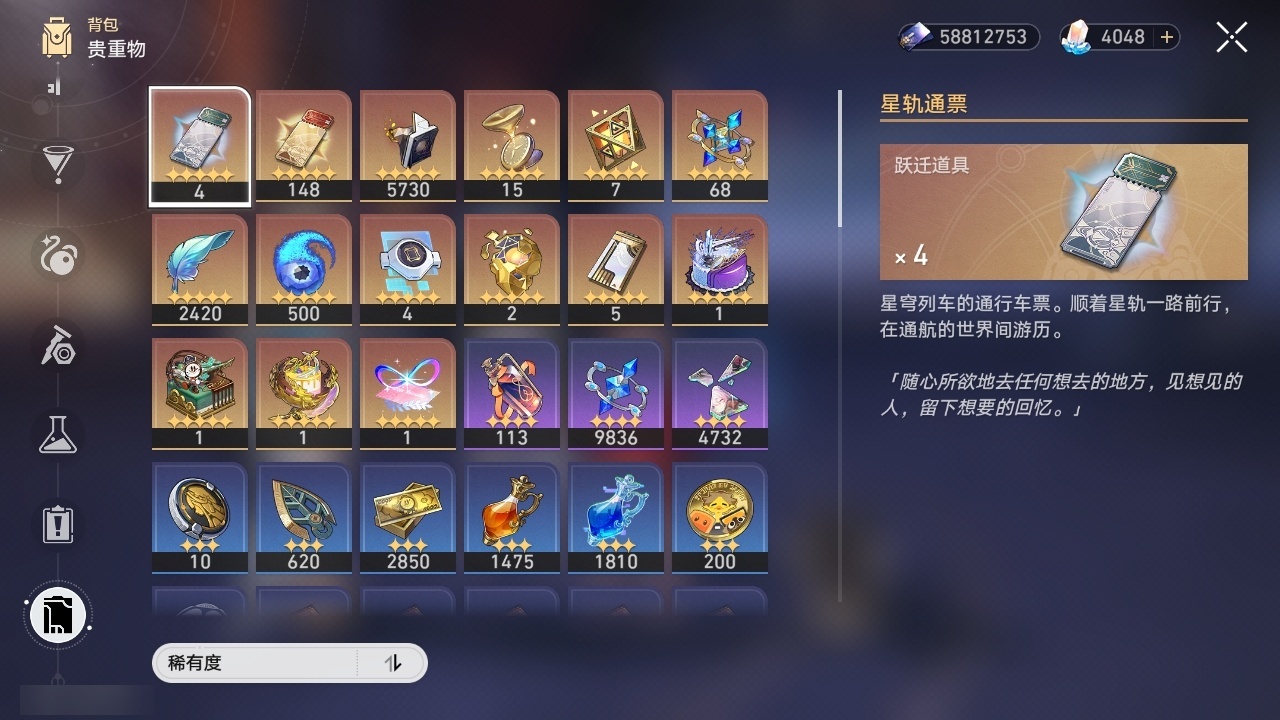The width and height of the screenshot is (1280, 720).
Task: Open the flask synthesis category icon
Action: [x=57, y=434]
